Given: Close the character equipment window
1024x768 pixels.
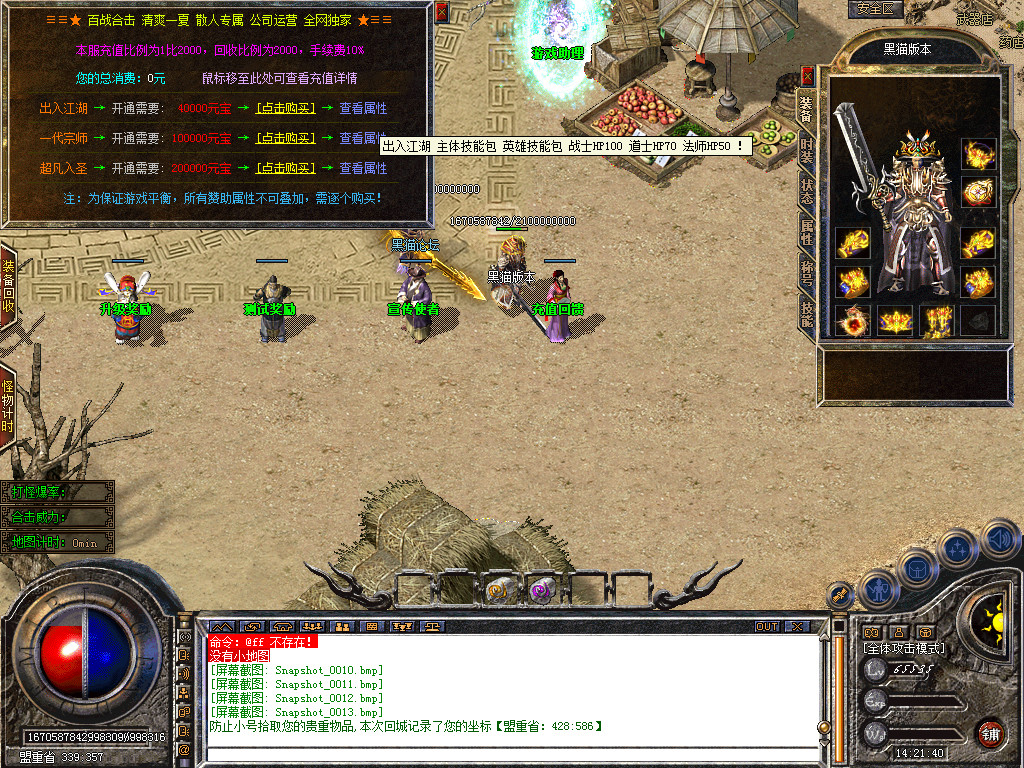Looking at the screenshot, I should pyautogui.click(x=808, y=75).
